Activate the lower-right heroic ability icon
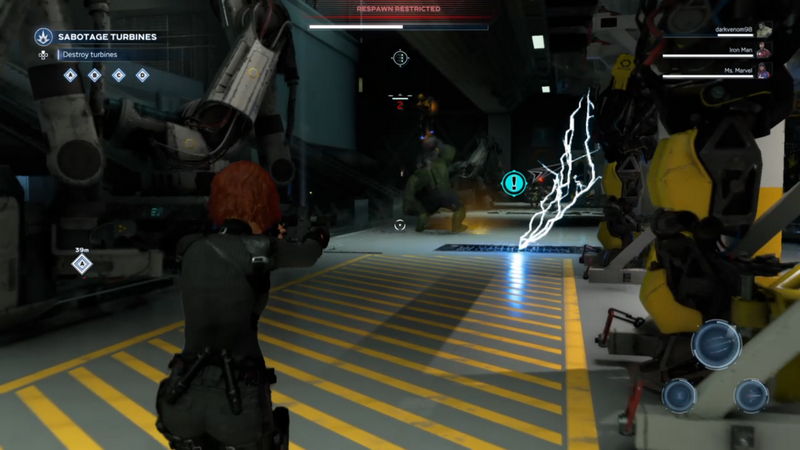Image resolution: width=800 pixels, height=450 pixels. pyautogui.click(x=751, y=395)
